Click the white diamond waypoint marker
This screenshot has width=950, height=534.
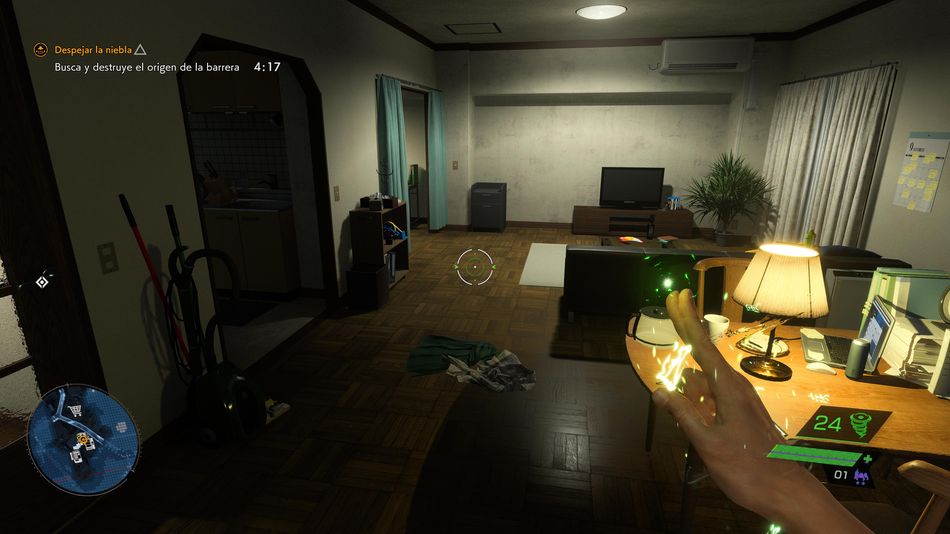point(41,282)
